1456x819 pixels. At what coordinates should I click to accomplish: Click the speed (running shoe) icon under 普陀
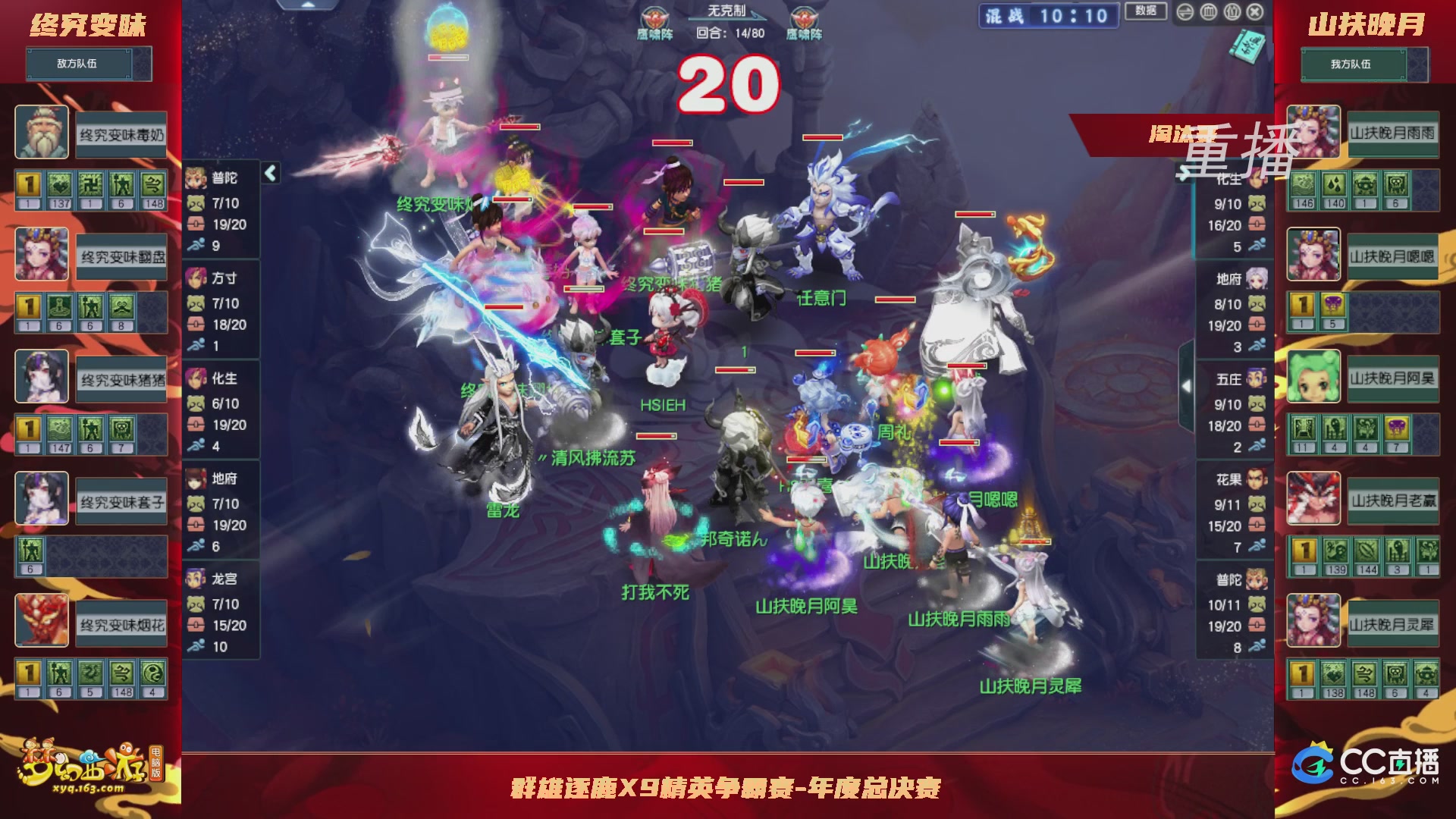click(196, 245)
